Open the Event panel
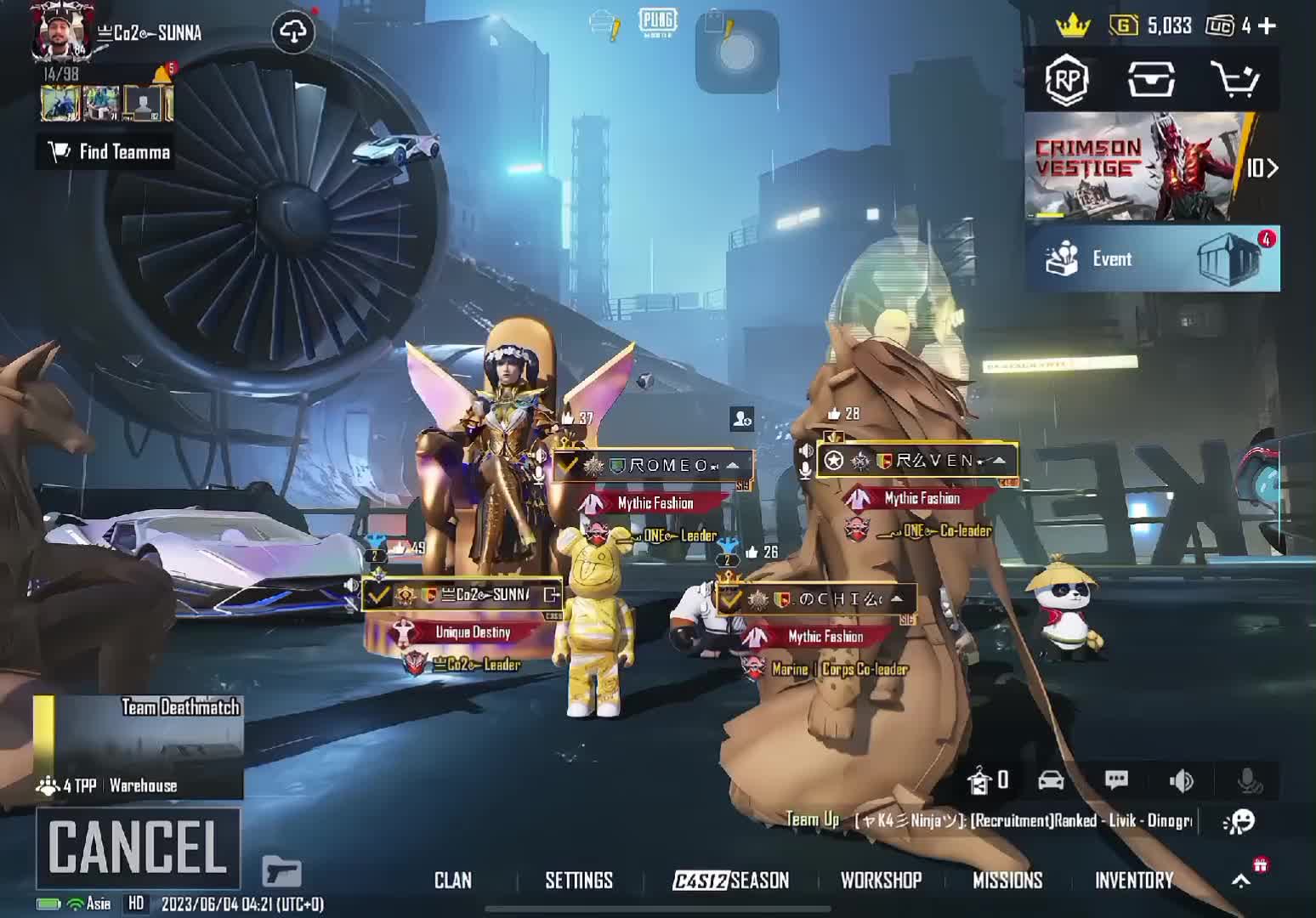This screenshot has width=1316, height=918. (1152, 259)
